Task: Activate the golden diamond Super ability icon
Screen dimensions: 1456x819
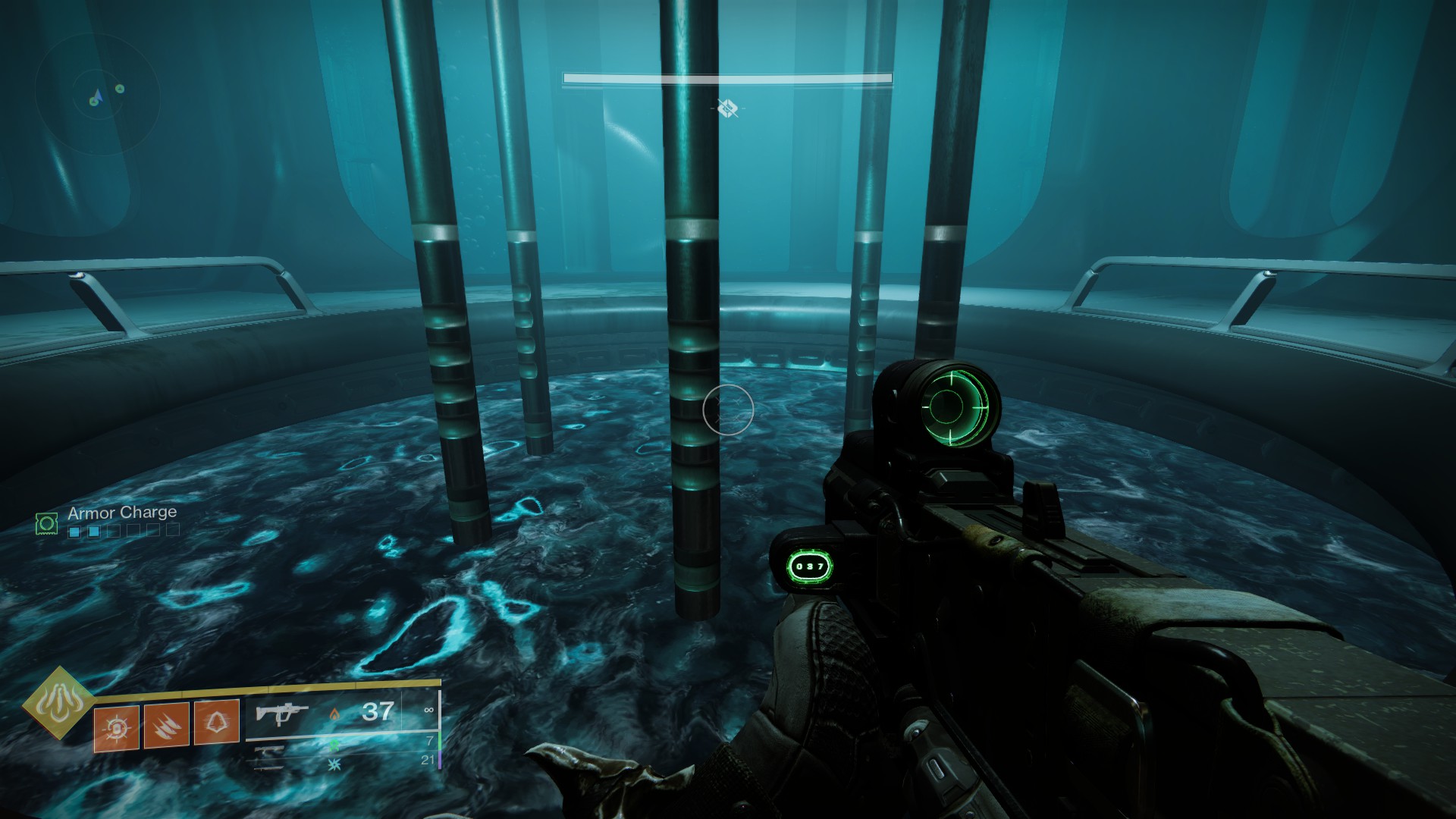Action: point(58,703)
